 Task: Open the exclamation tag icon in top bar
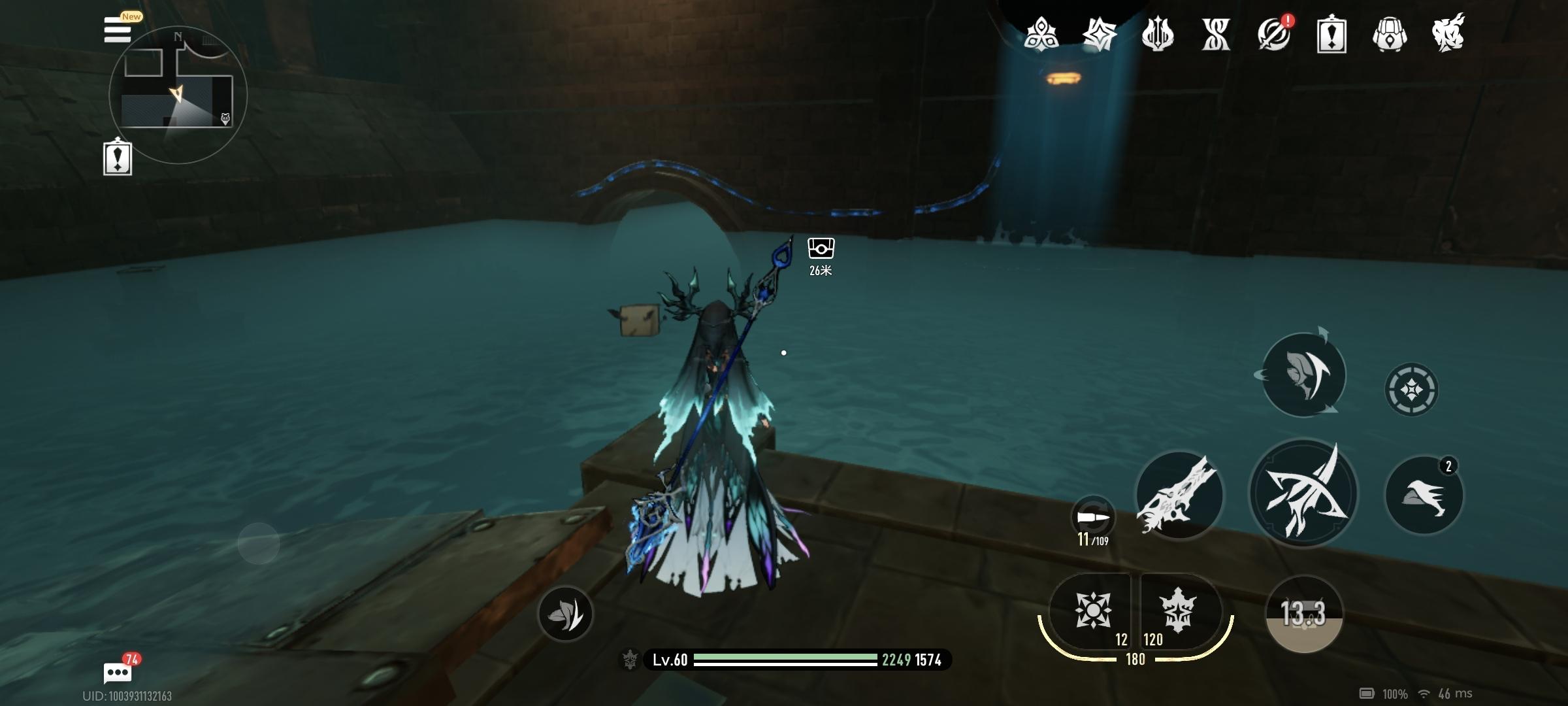pyautogui.click(x=1331, y=34)
